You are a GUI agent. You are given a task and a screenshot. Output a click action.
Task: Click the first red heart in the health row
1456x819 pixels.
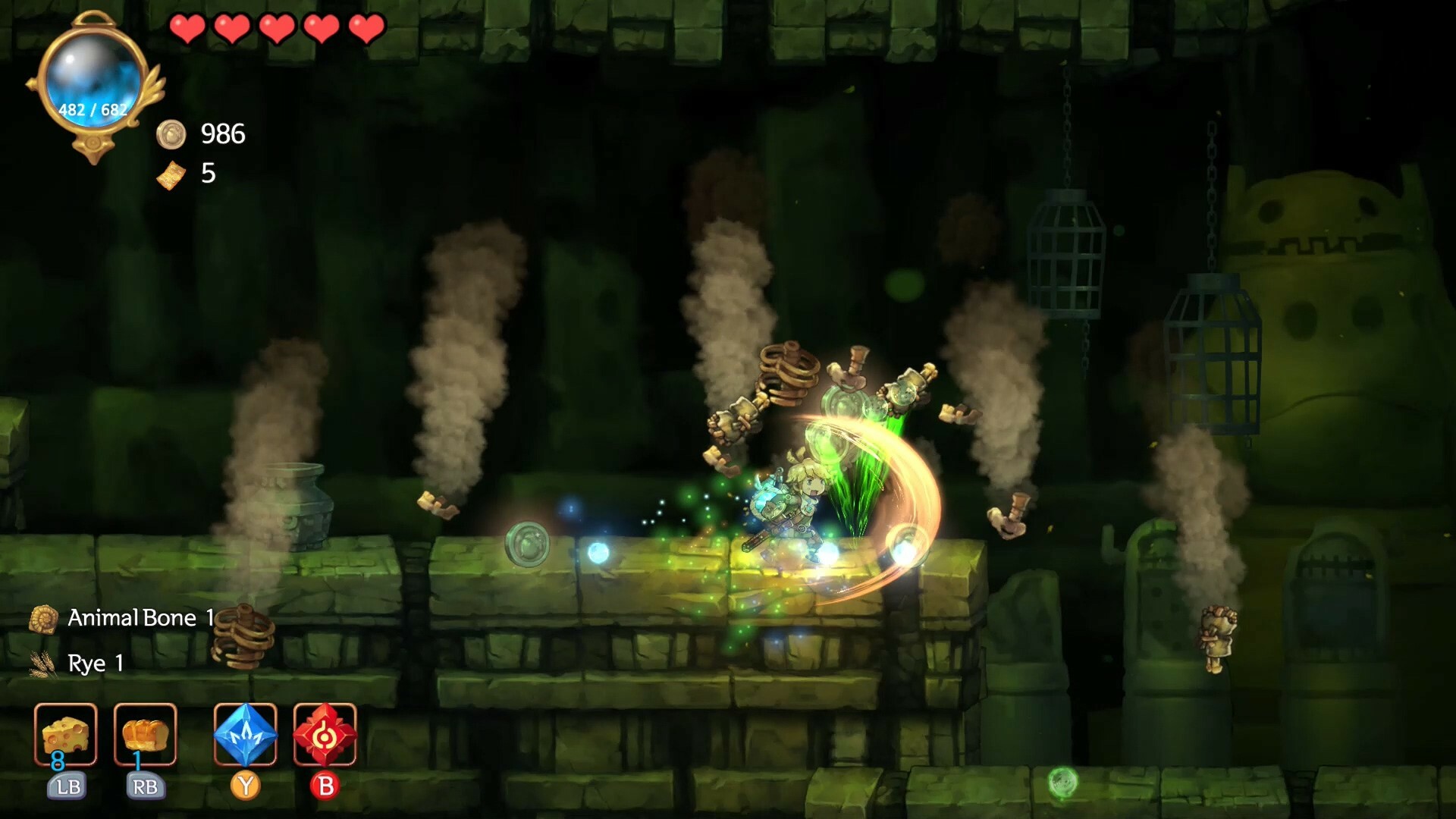point(189,29)
